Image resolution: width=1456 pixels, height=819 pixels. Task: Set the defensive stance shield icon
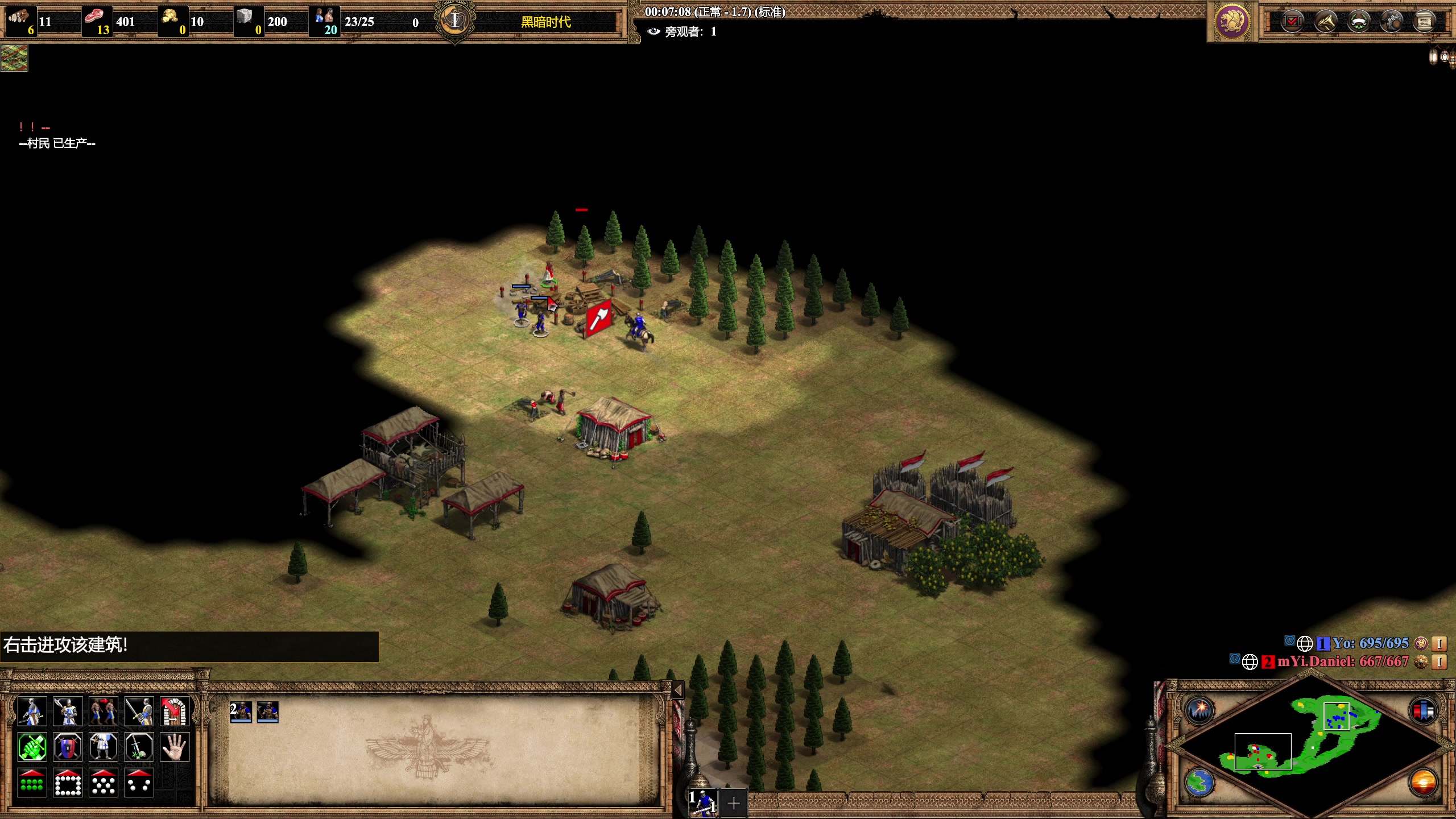pyautogui.click(x=68, y=747)
